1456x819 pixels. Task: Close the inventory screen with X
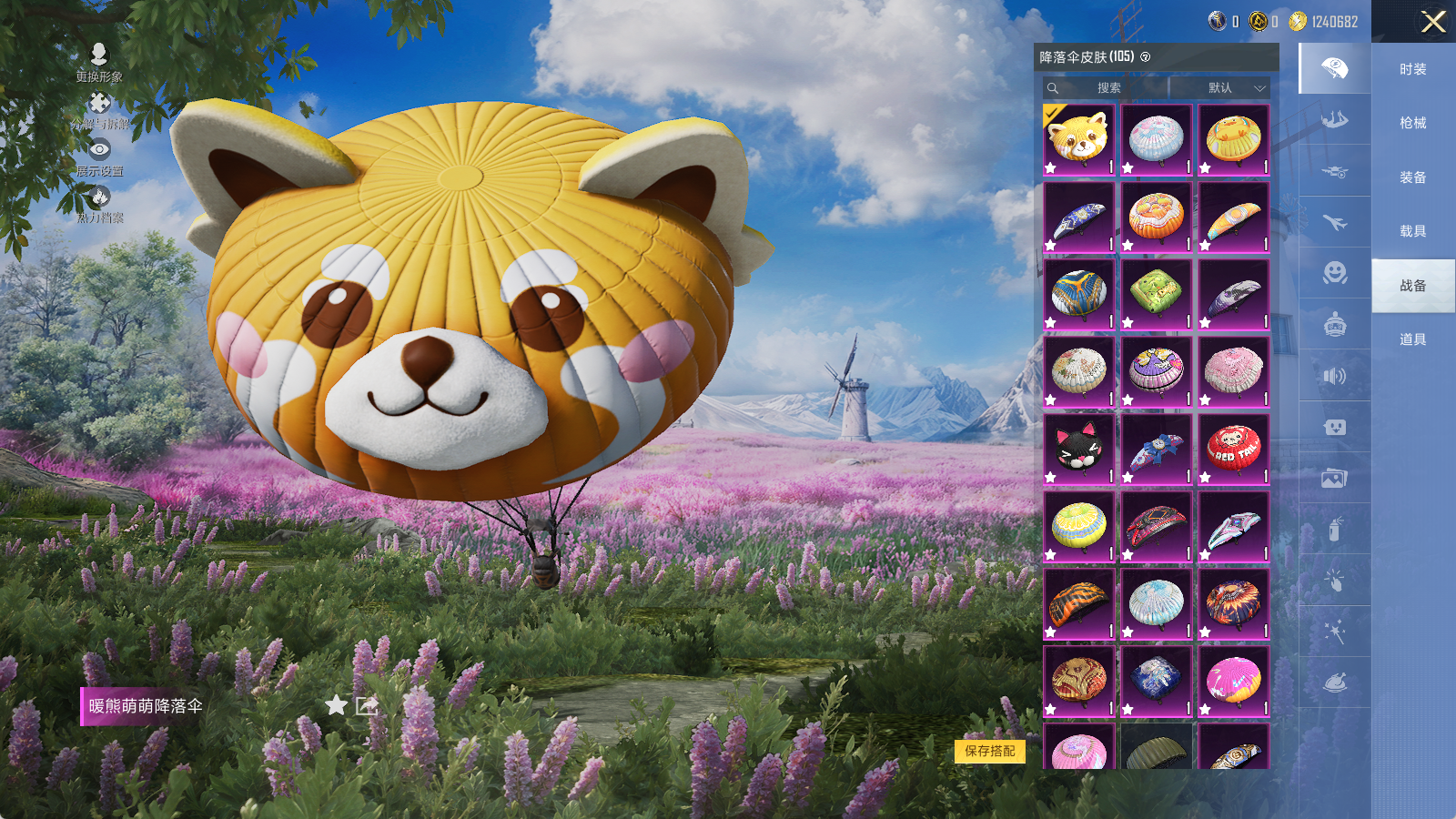1433,22
